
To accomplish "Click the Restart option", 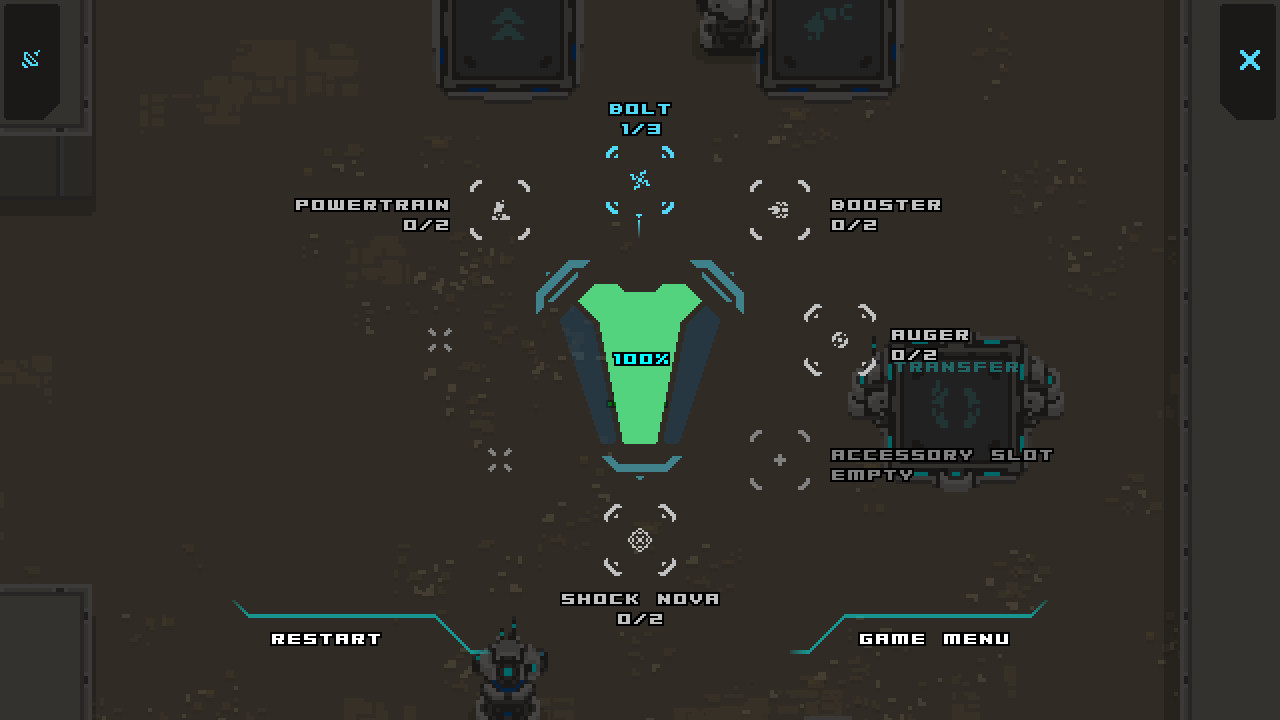I will (x=325, y=637).
